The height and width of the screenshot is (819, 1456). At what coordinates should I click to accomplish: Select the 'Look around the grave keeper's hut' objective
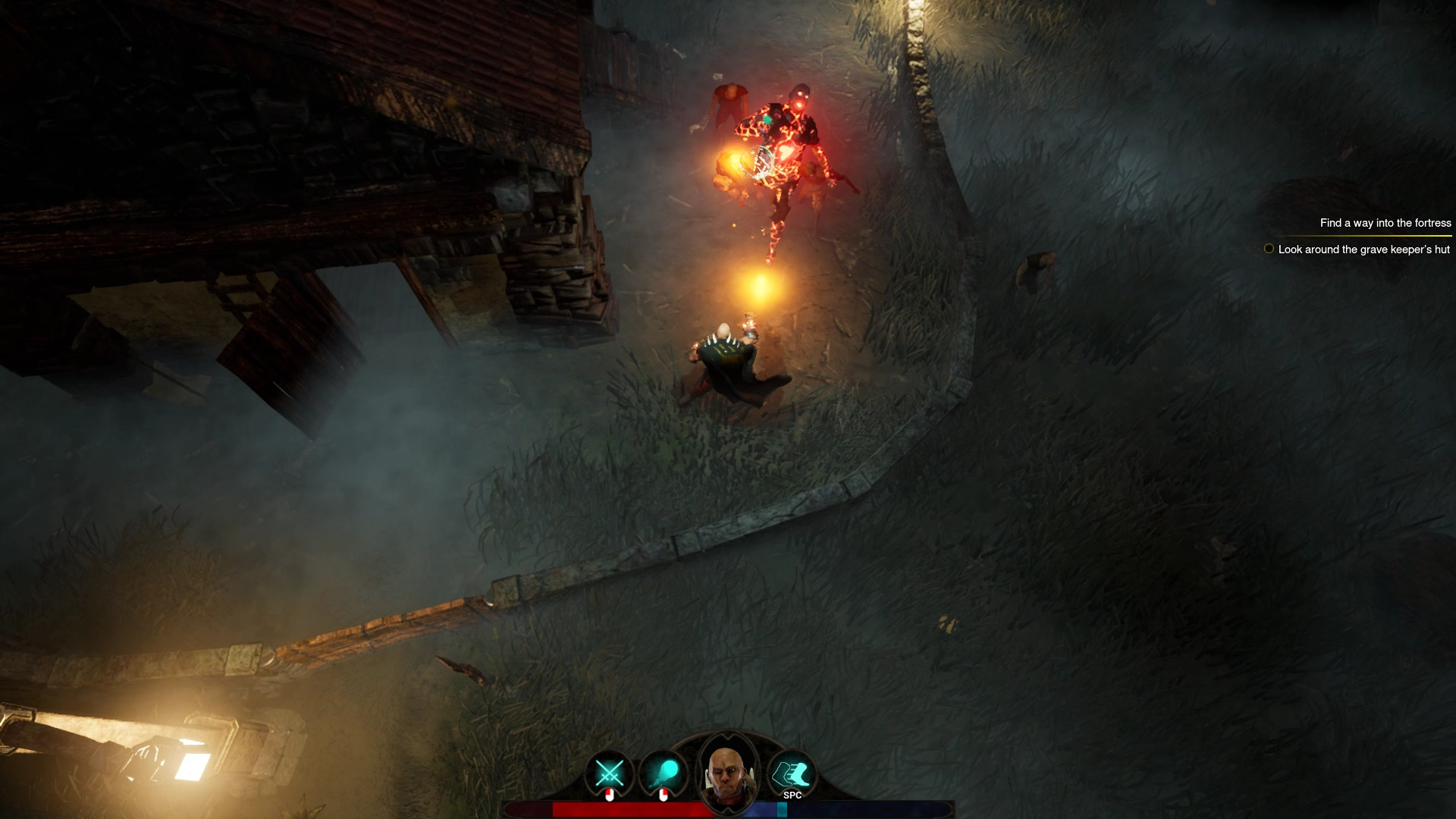pos(1363,248)
